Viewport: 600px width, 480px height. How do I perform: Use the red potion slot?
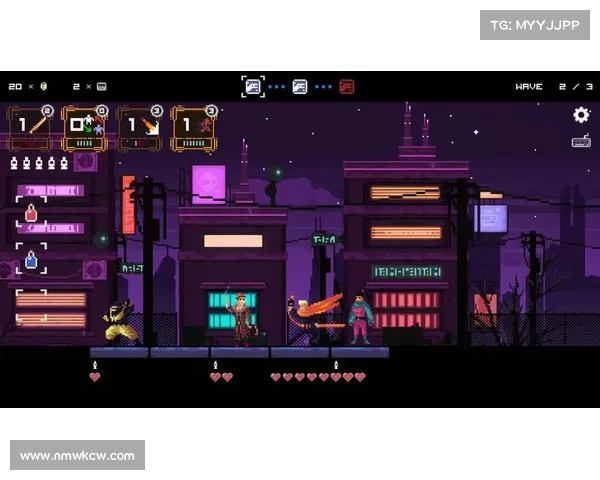[31, 213]
